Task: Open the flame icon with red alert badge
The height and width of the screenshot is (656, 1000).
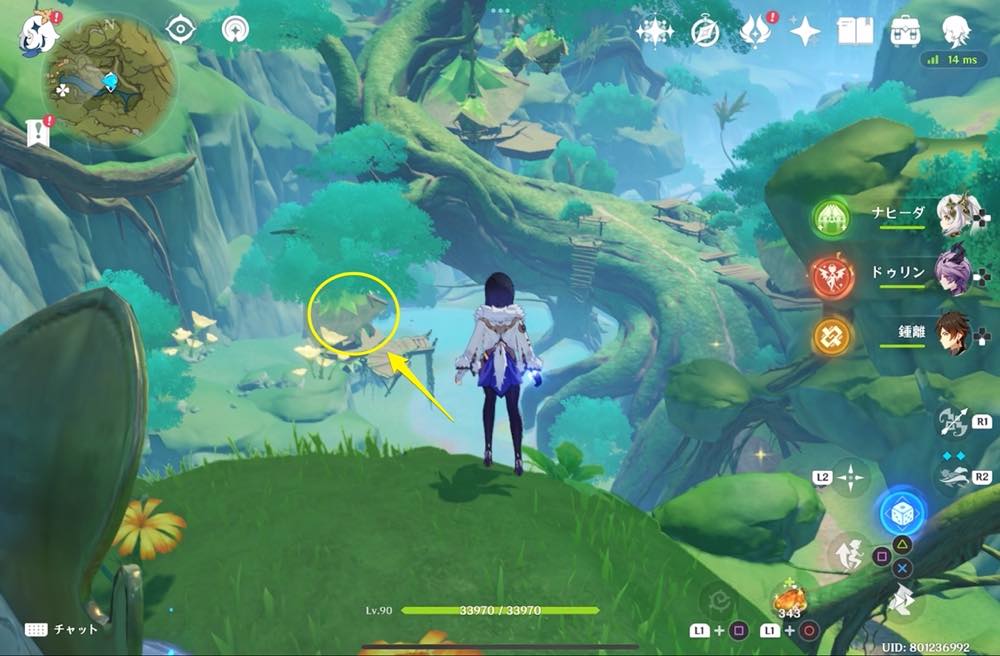Action: coord(754,32)
